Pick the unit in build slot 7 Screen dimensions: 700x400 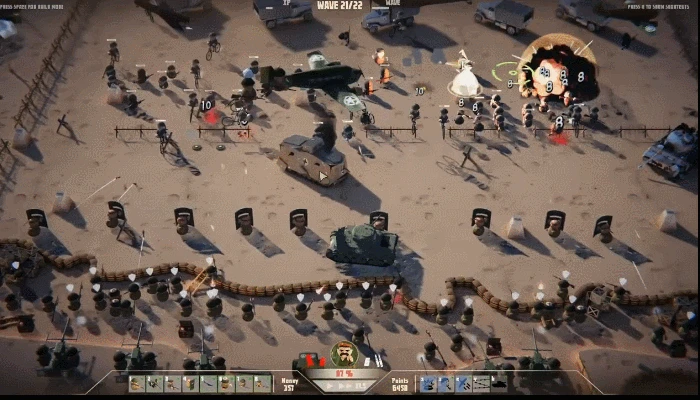pyautogui.click(x=244, y=383)
